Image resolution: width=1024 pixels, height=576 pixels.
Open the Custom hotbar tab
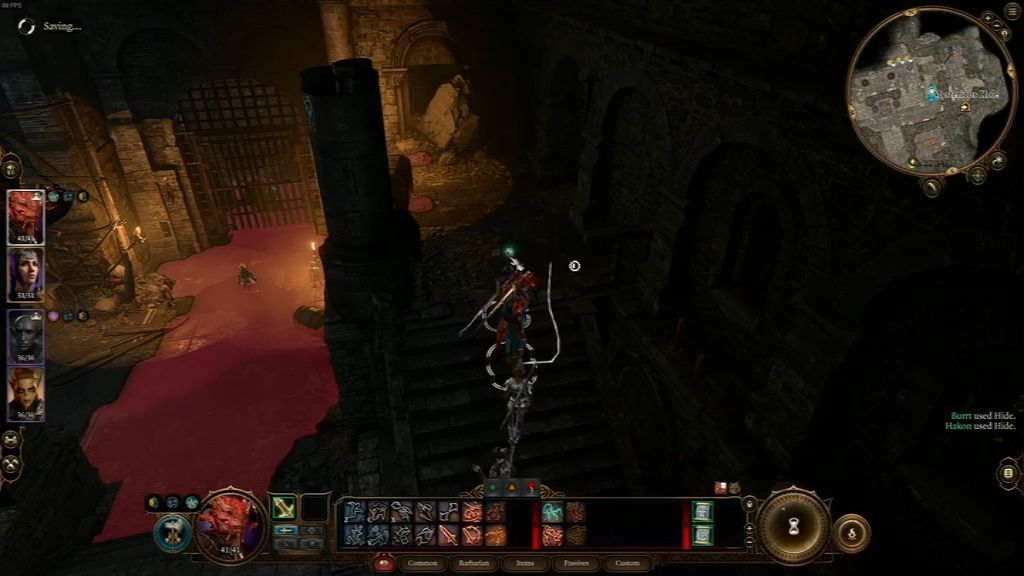click(627, 563)
